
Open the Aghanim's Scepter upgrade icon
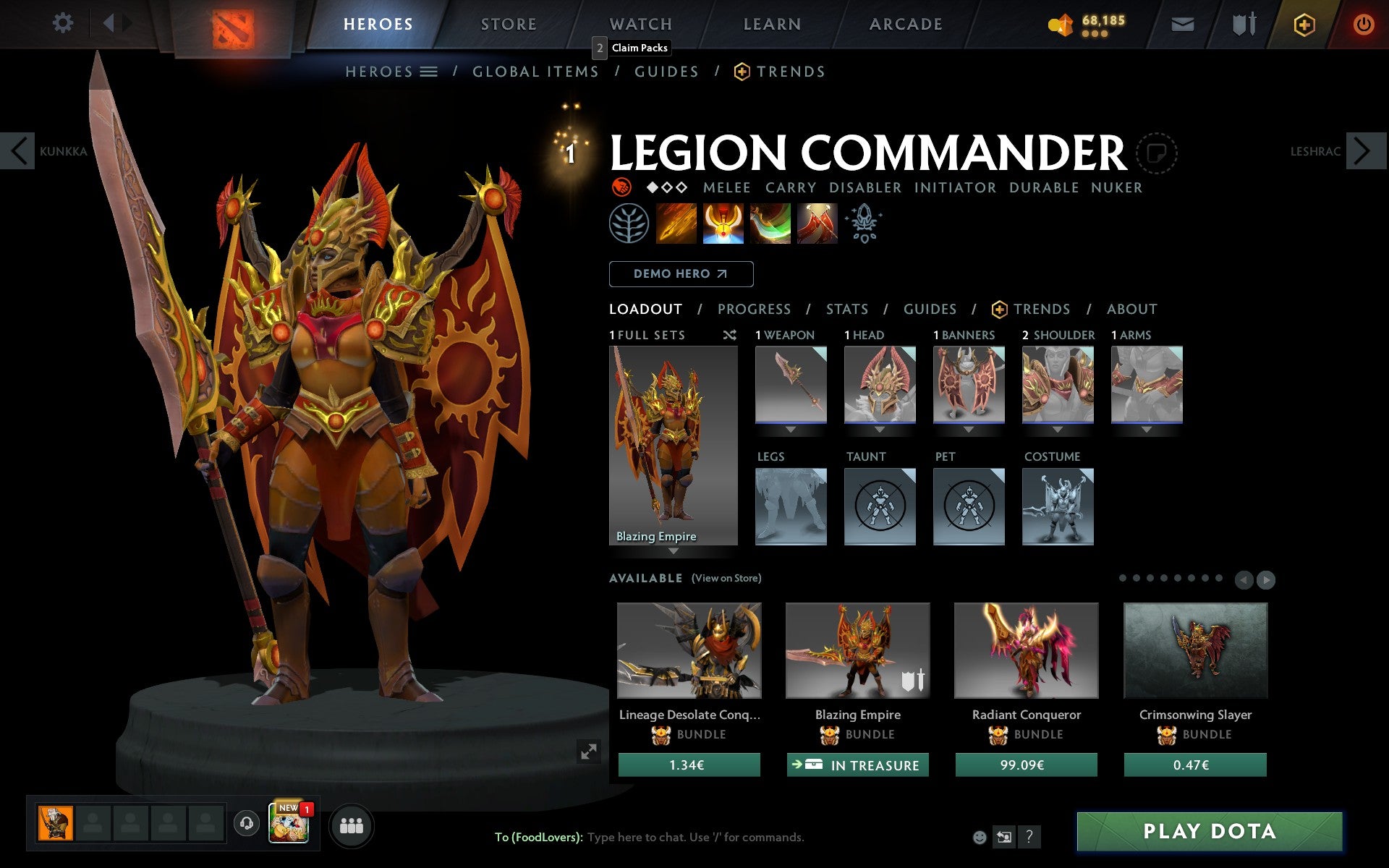point(863,223)
